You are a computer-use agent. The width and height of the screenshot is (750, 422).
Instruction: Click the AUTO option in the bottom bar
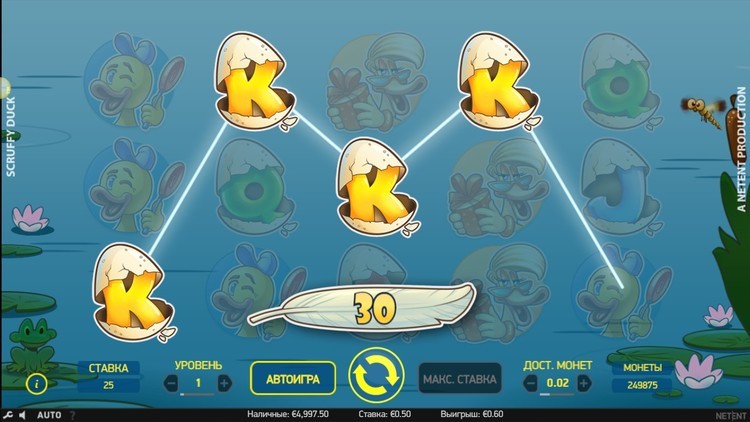49,414
